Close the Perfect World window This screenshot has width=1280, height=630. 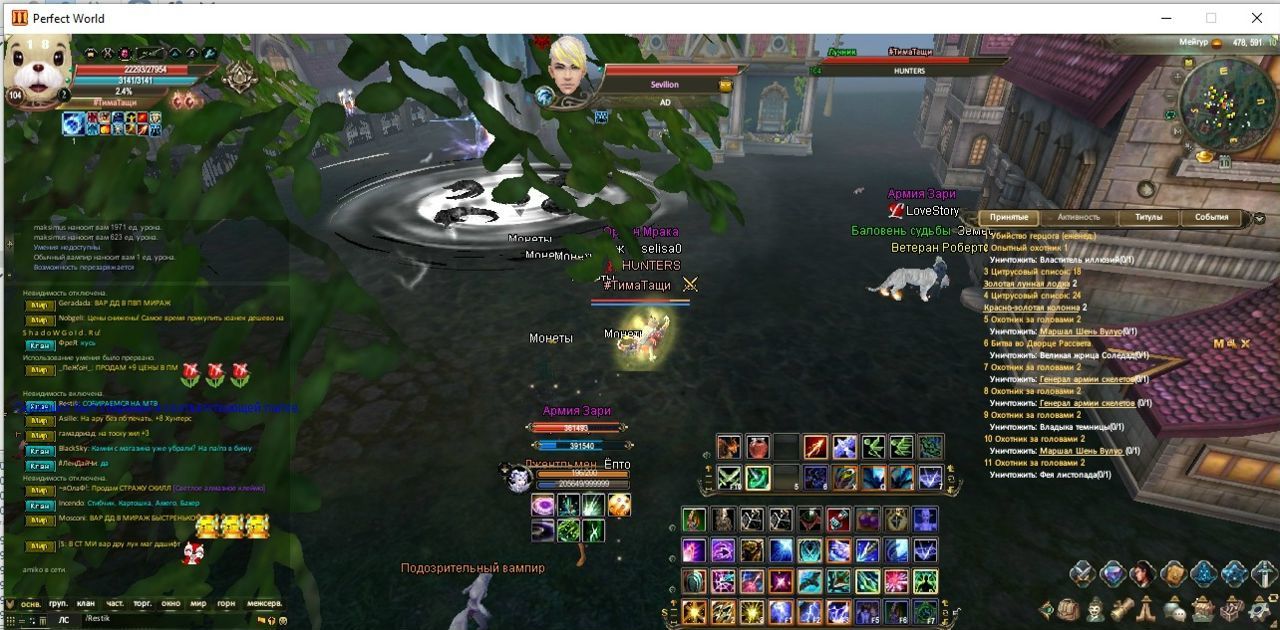1256,18
